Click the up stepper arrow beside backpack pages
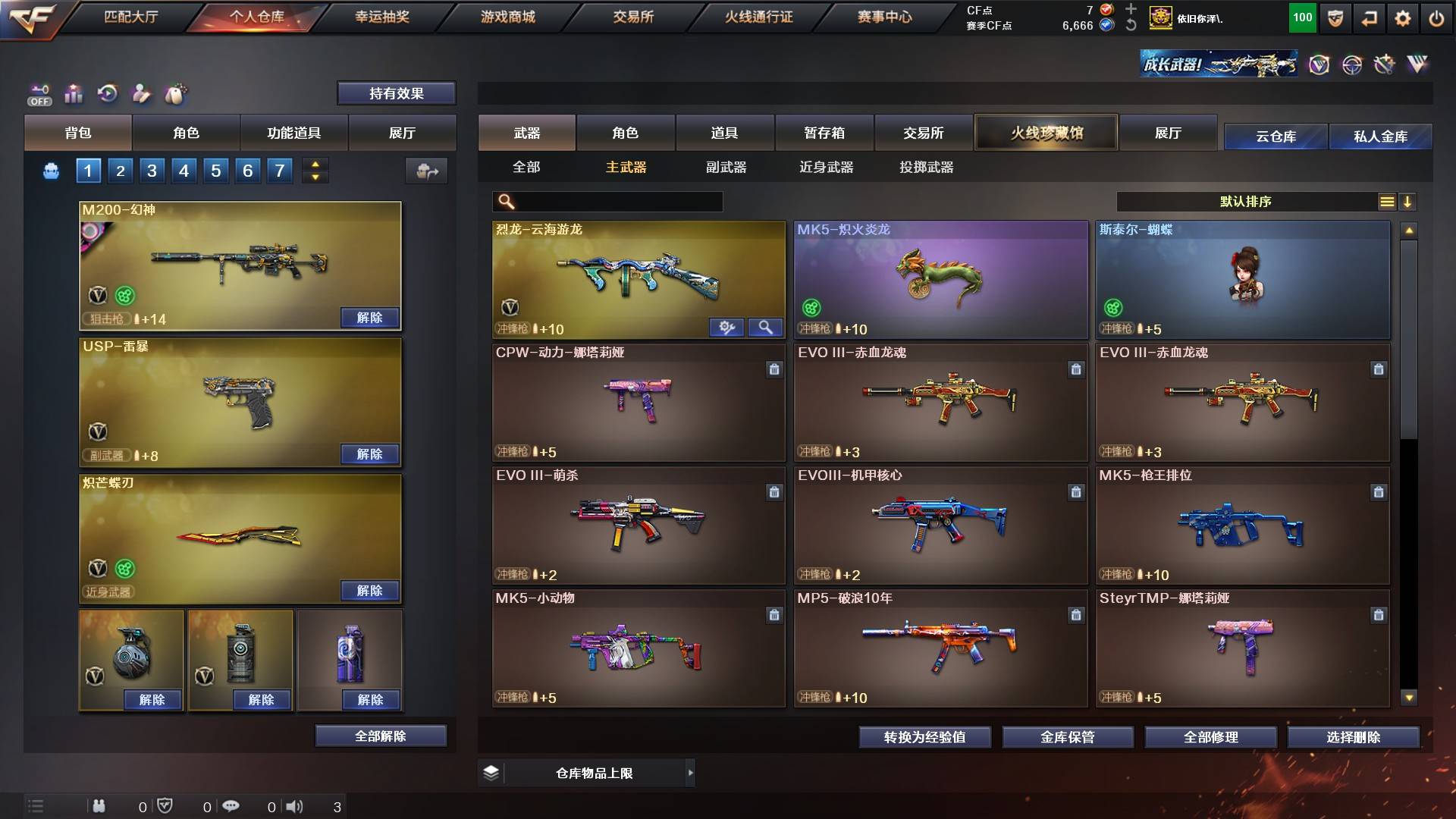This screenshot has width=1456, height=819. click(315, 165)
